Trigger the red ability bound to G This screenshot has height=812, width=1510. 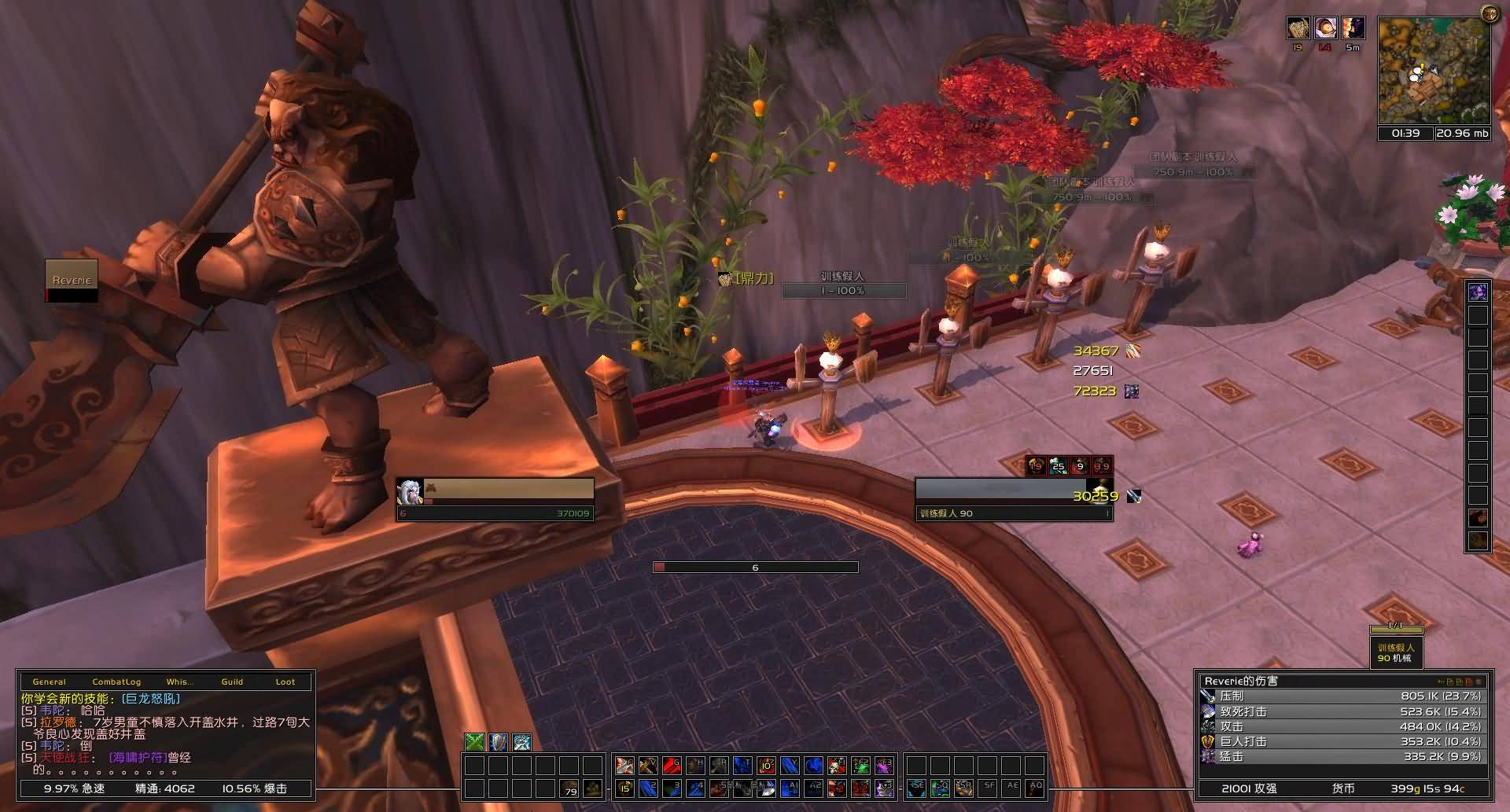pyautogui.click(x=671, y=765)
